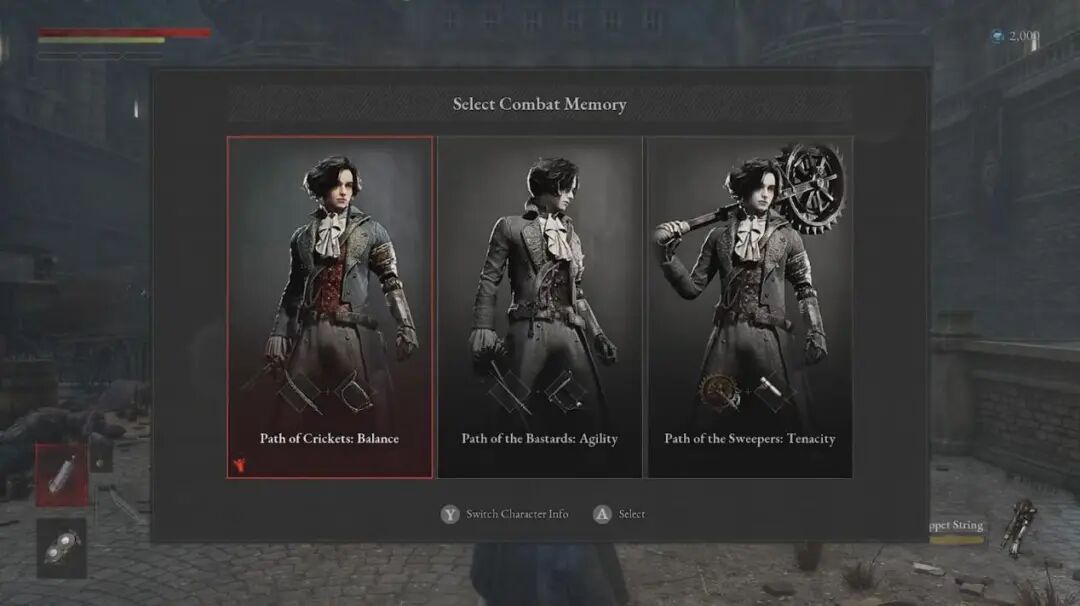Choose Path of the Bastards: Agility card
Image resolution: width=1080 pixels, height=606 pixels.
[540, 307]
